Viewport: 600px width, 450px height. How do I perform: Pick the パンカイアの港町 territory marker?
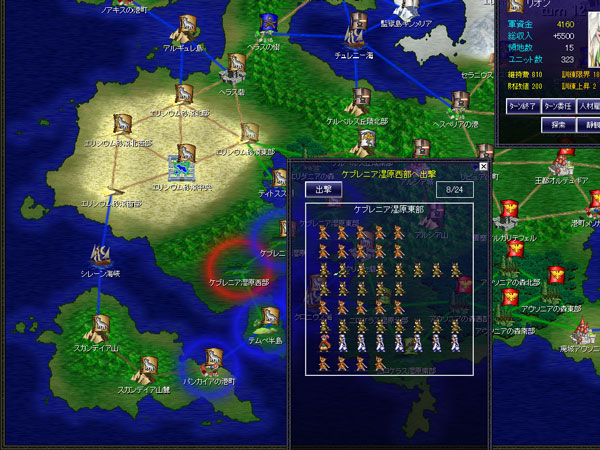pos(213,359)
